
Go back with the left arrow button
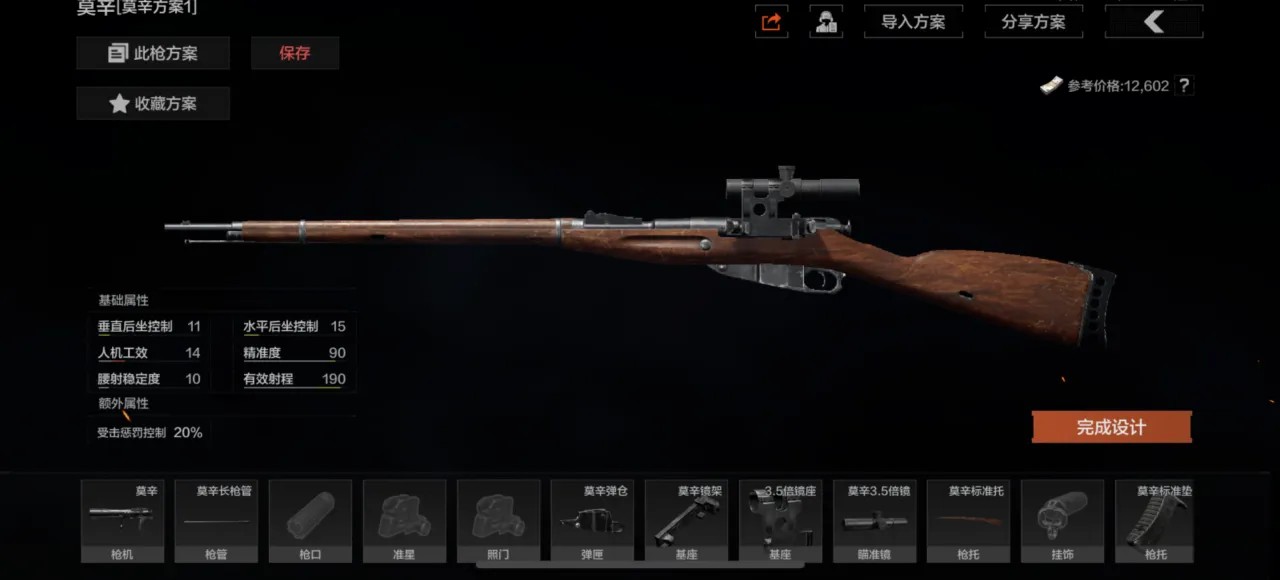pos(1153,22)
